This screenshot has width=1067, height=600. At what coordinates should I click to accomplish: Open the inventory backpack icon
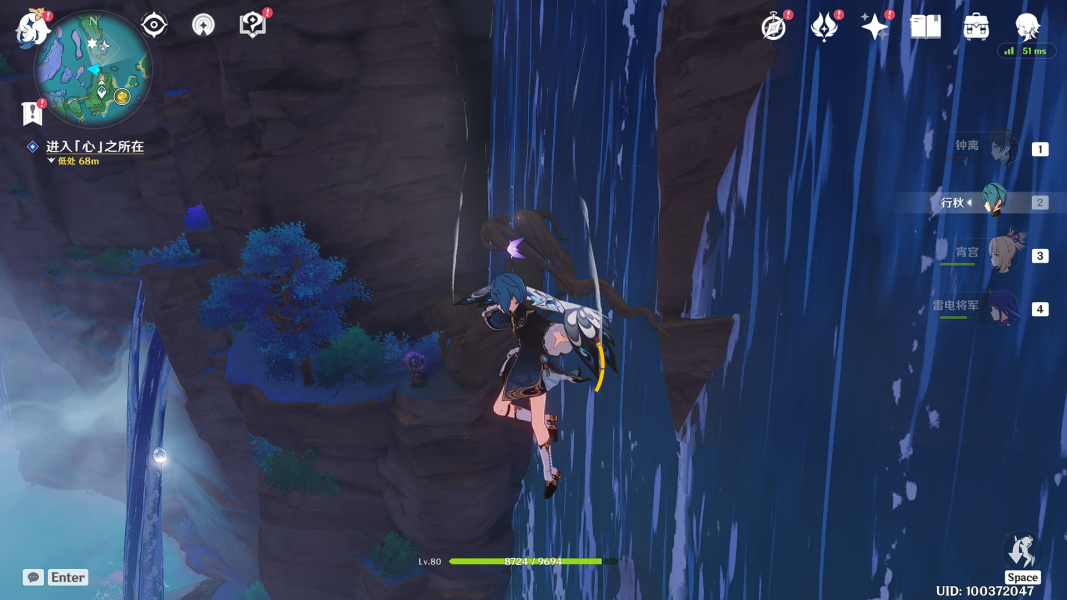(976, 27)
